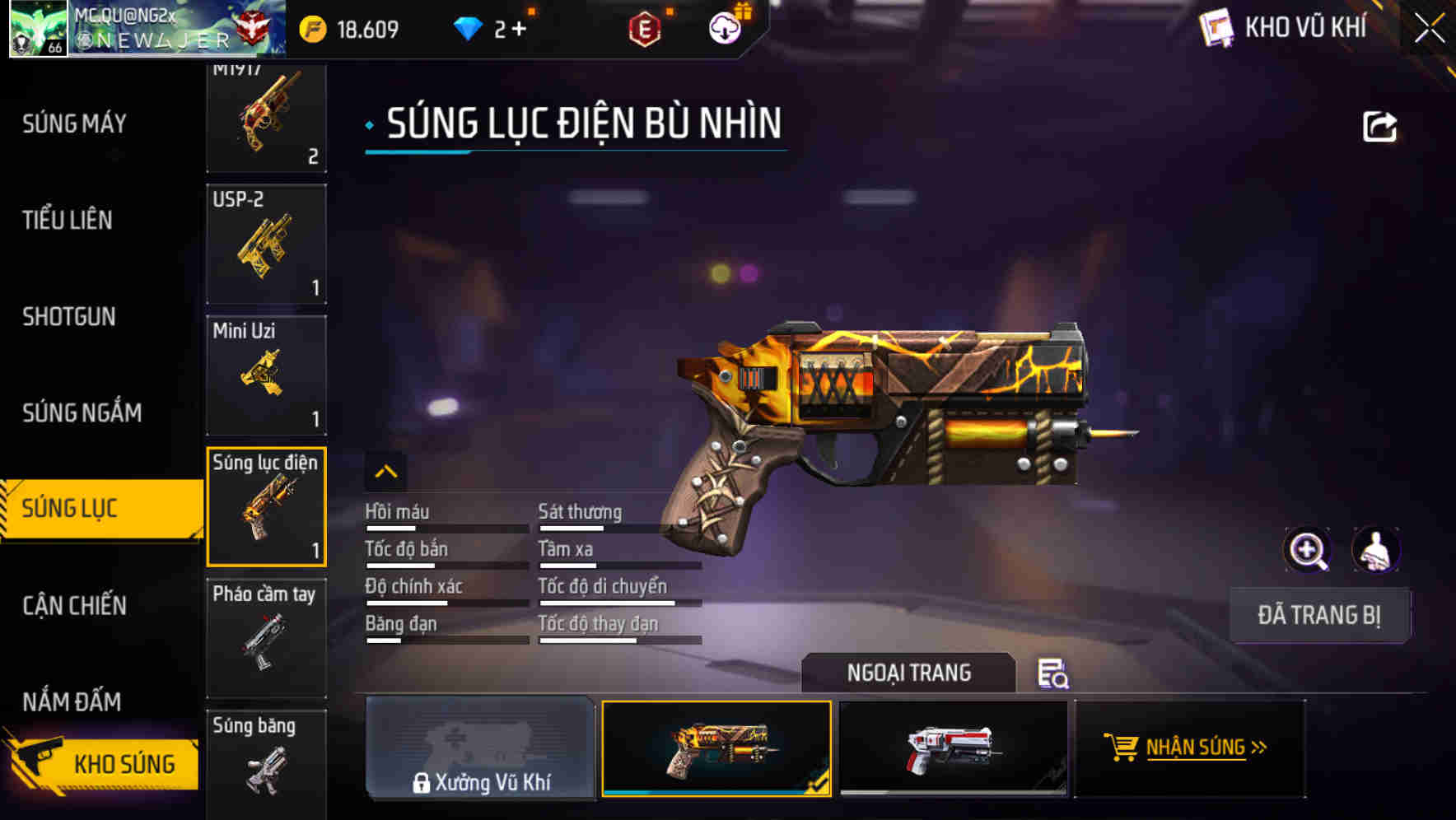The height and width of the screenshot is (820, 1456).
Task: Open the NGOẠI TRANG tab
Action: [909, 673]
